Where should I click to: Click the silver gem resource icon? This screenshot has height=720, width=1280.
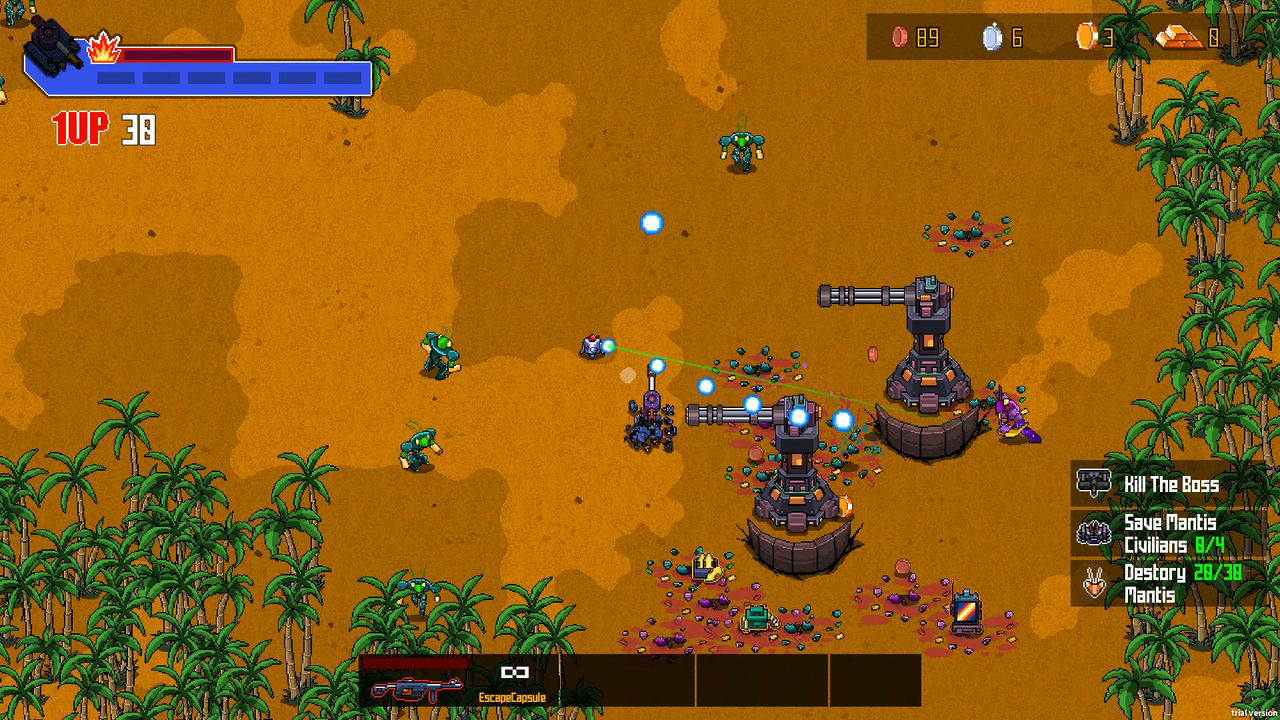coord(991,38)
